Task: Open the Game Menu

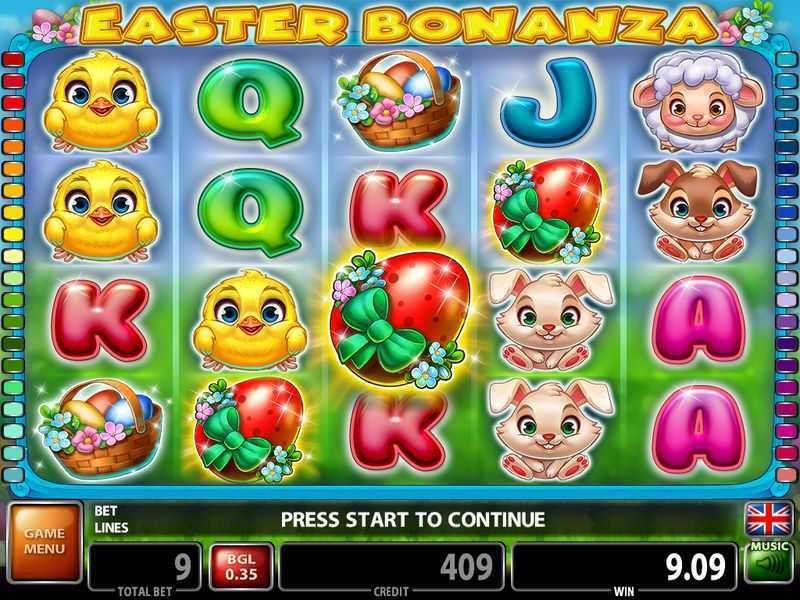Action: (x=44, y=541)
